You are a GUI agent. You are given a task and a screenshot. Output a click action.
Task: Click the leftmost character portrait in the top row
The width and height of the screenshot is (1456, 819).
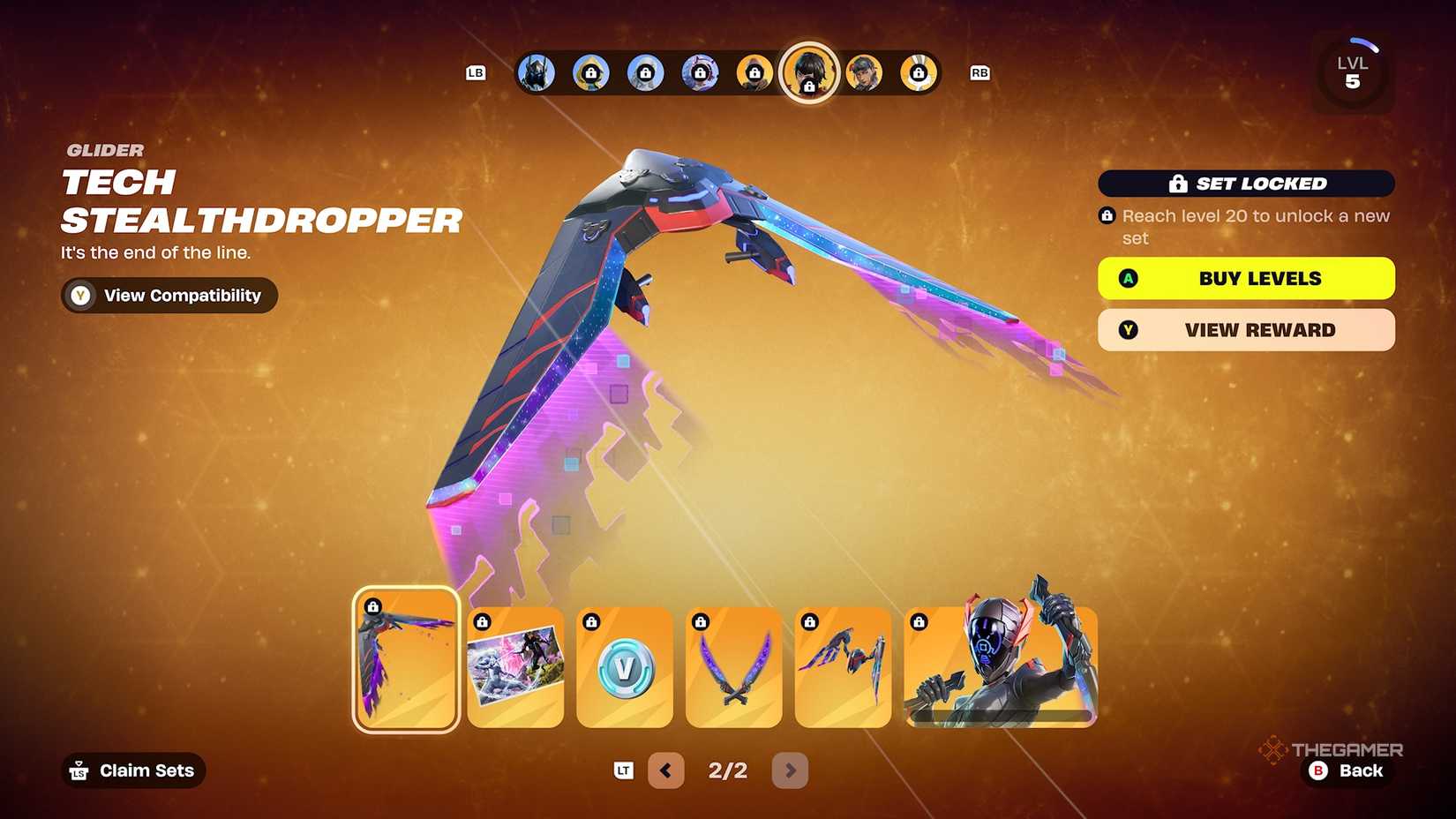[x=536, y=73]
